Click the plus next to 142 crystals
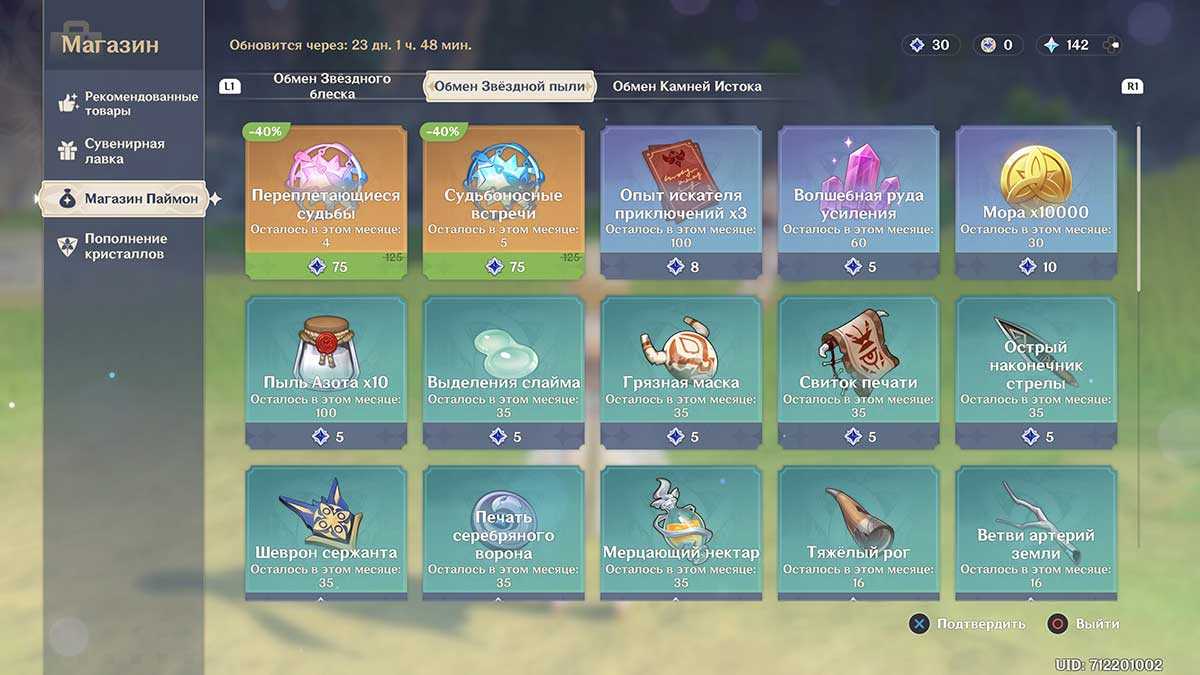The width and height of the screenshot is (1200, 675). point(1111,45)
